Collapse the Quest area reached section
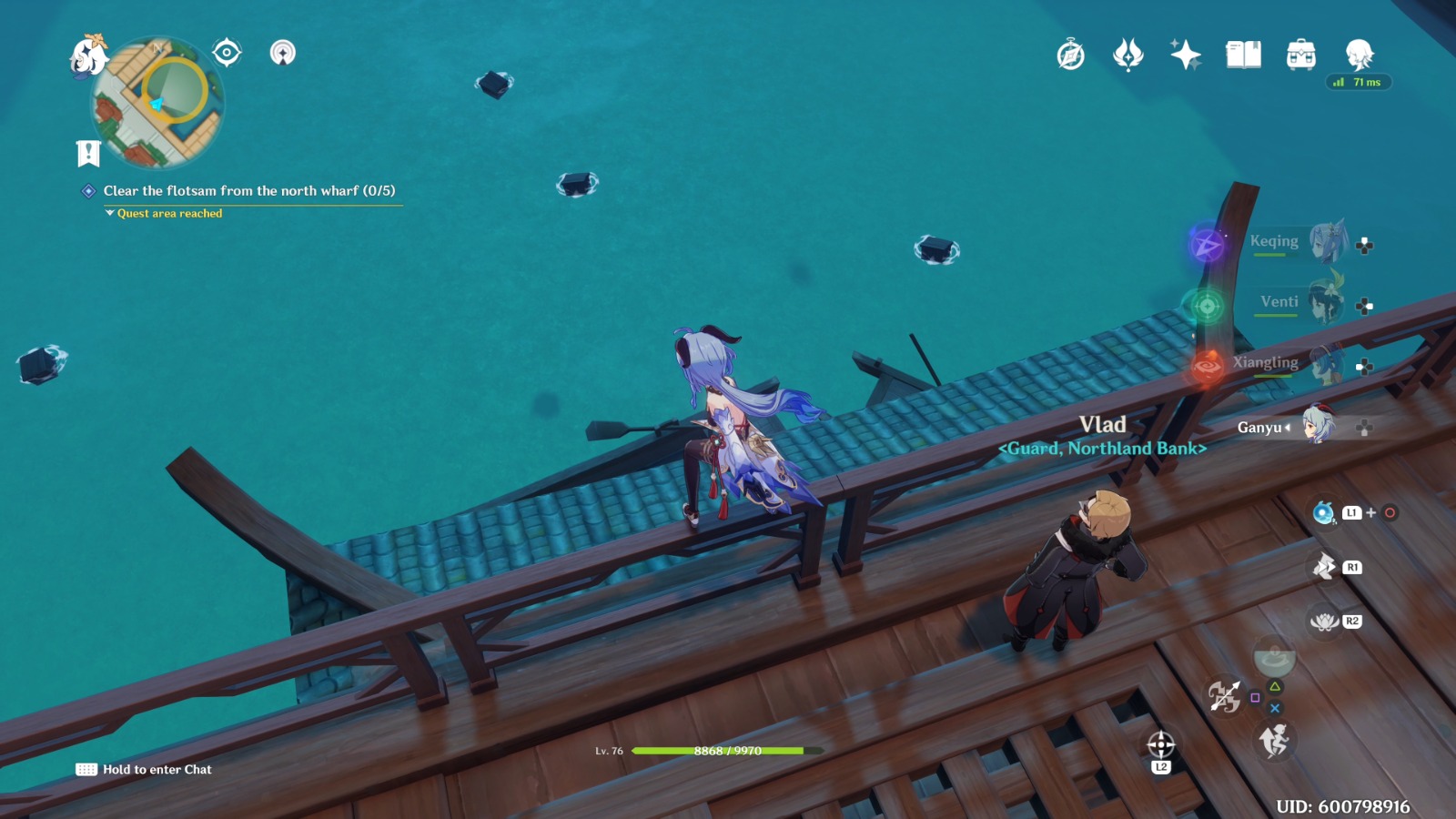This screenshot has width=1456, height=819. tap(109, 214)
